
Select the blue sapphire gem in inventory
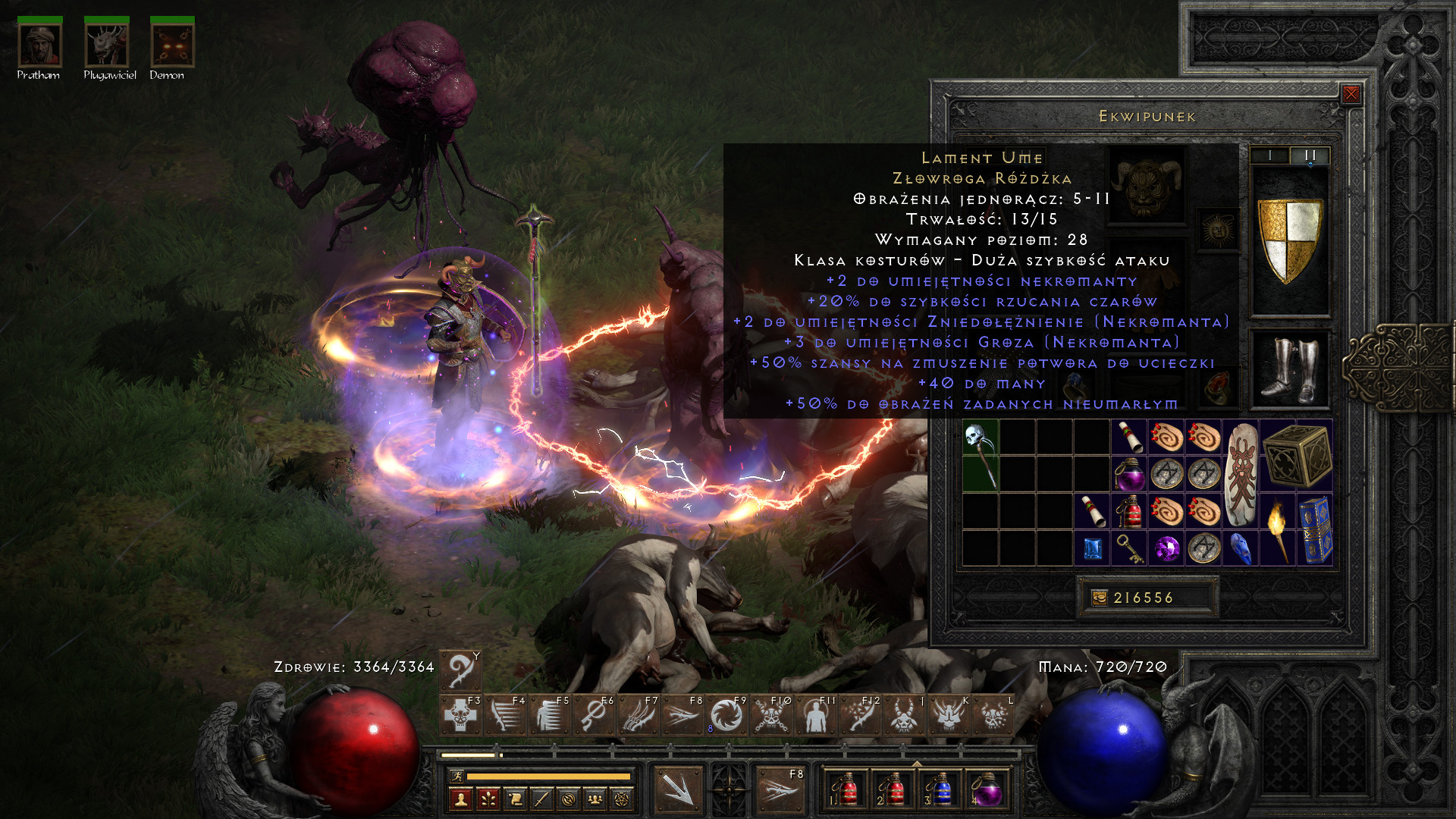1092,548
